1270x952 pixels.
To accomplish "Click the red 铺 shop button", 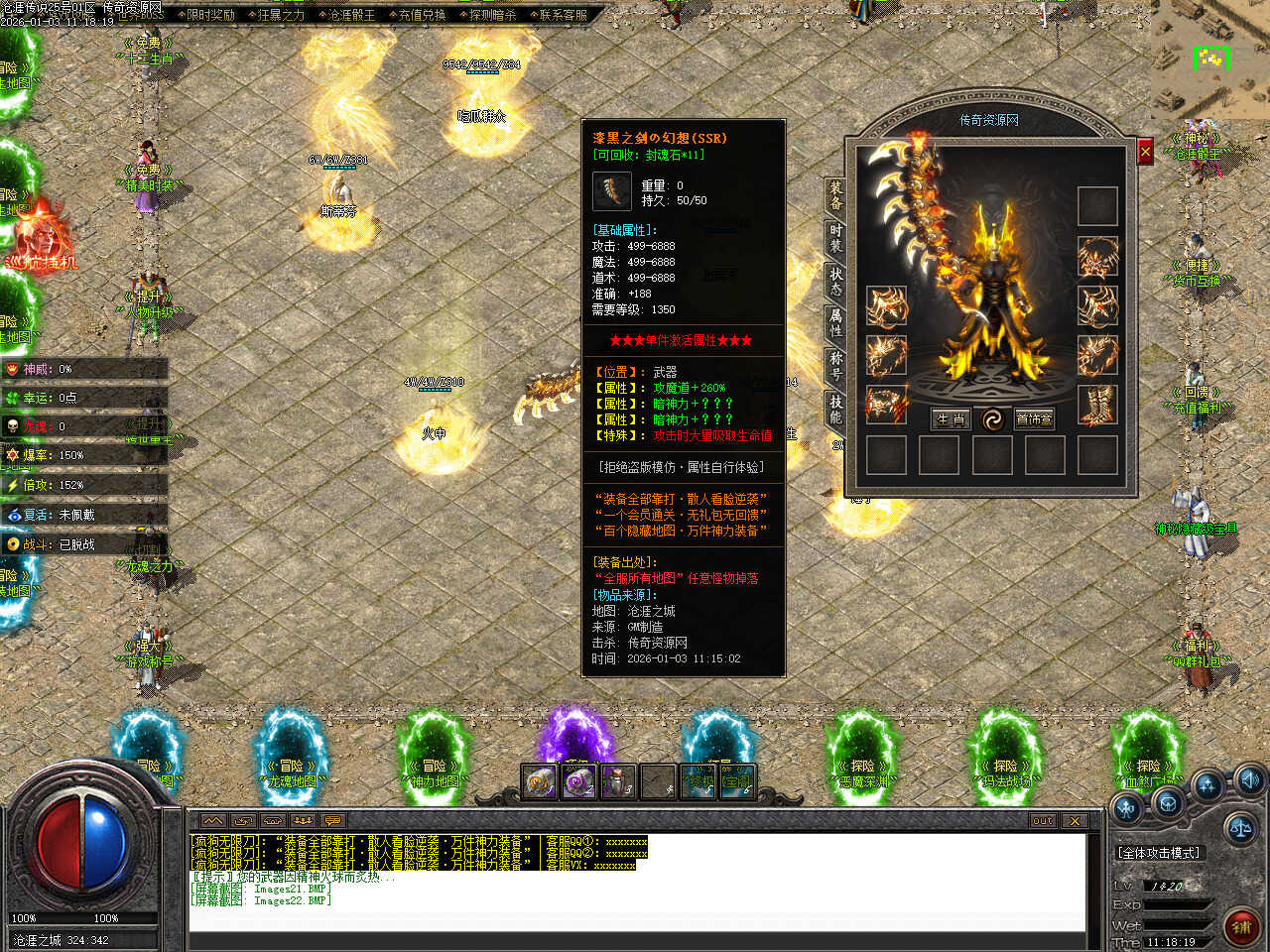I will pyautogui.click(x=1240, y=927).
